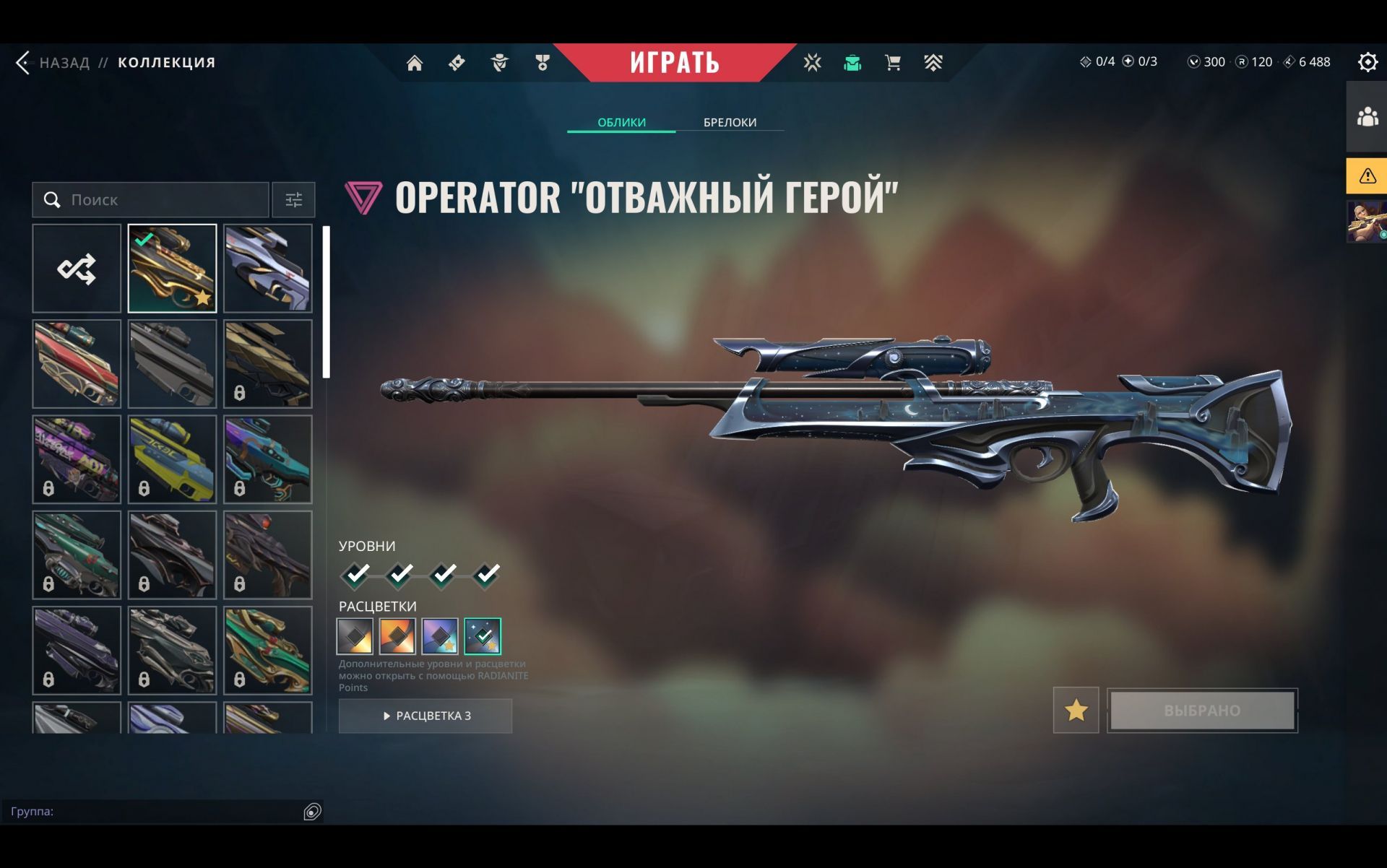
Task: Select the red and gold Operator skin
Action: point(77,364)
